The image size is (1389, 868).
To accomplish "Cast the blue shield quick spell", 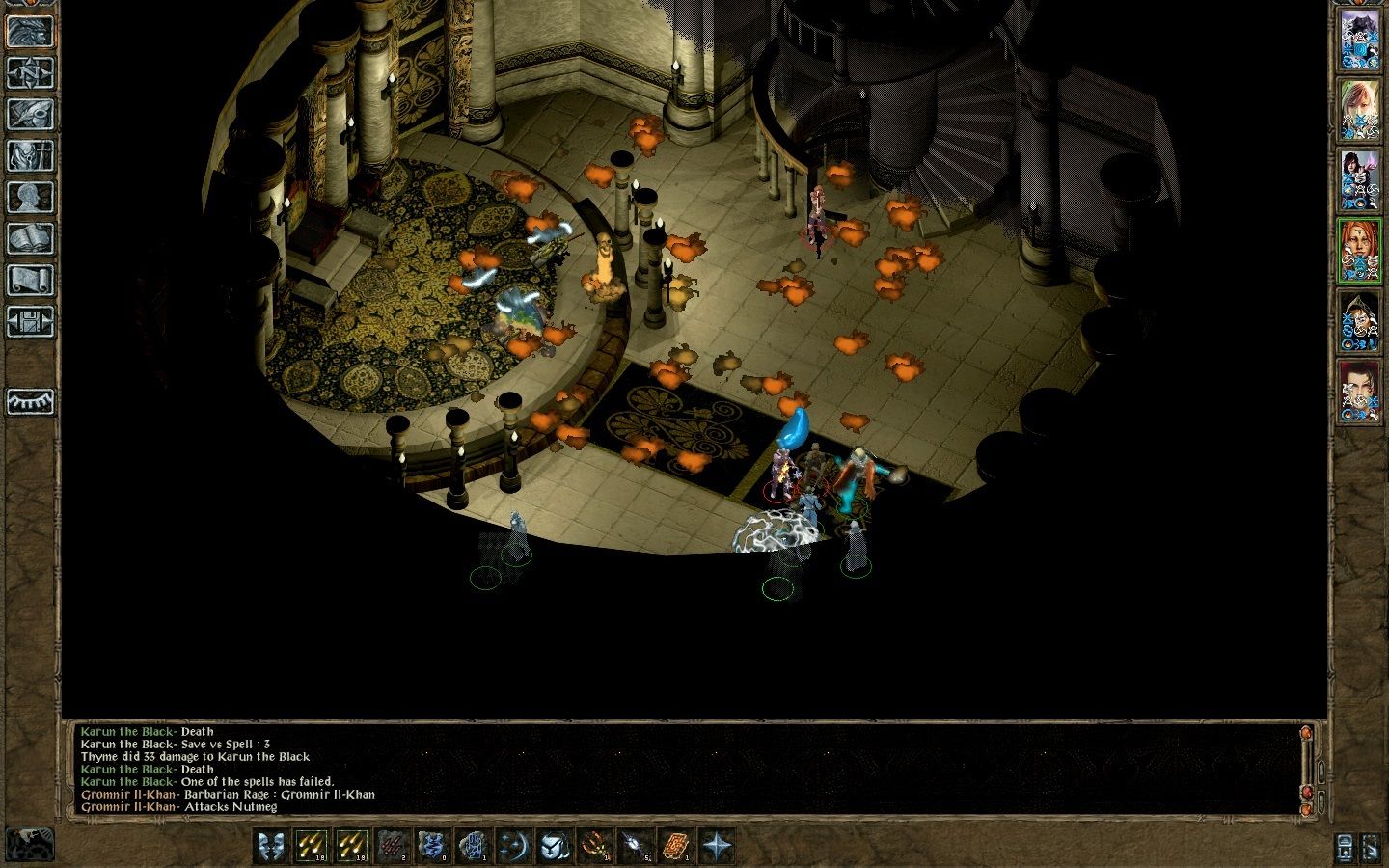I will [x=434, y=846].
